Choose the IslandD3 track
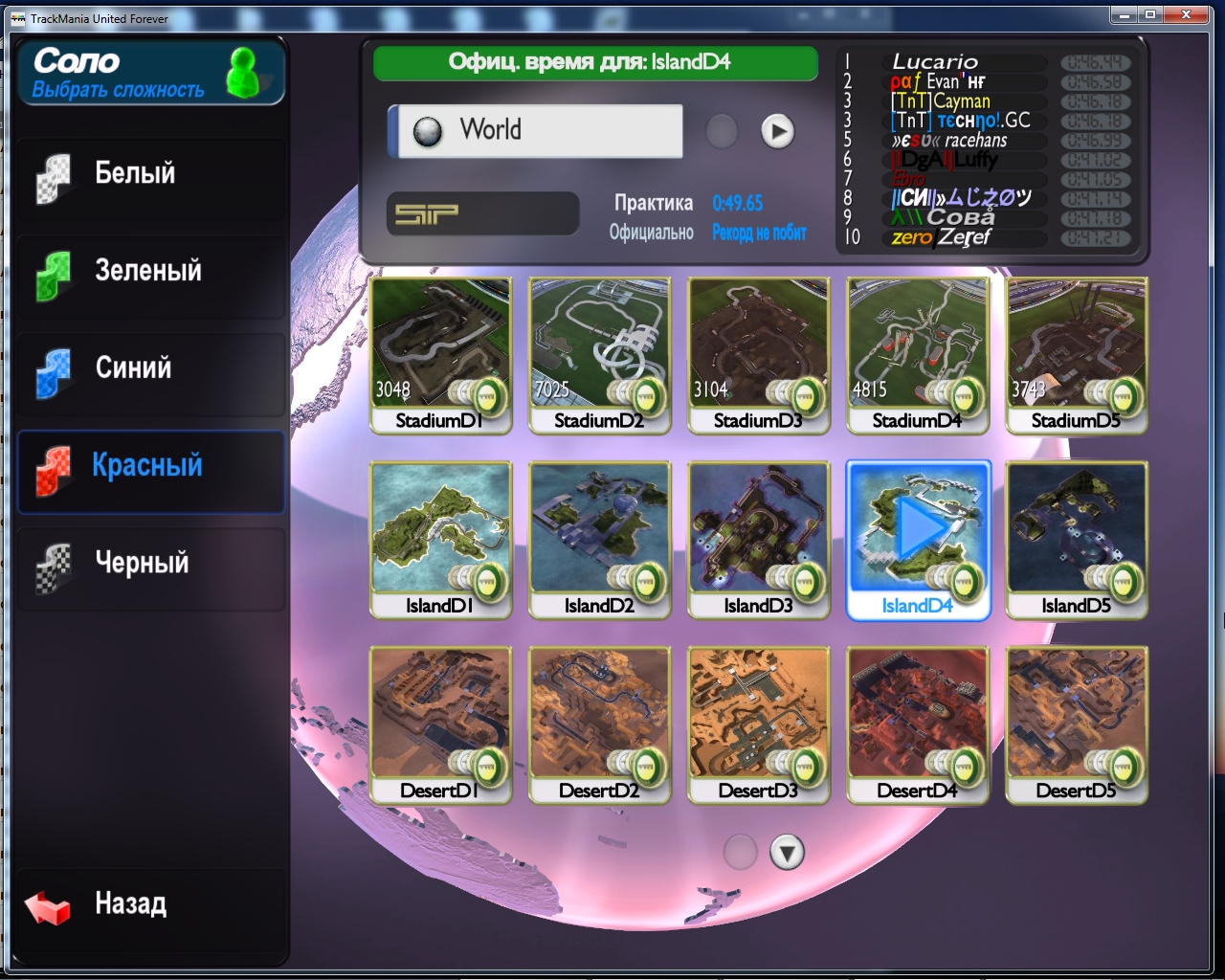 click(x=758, y=539)
